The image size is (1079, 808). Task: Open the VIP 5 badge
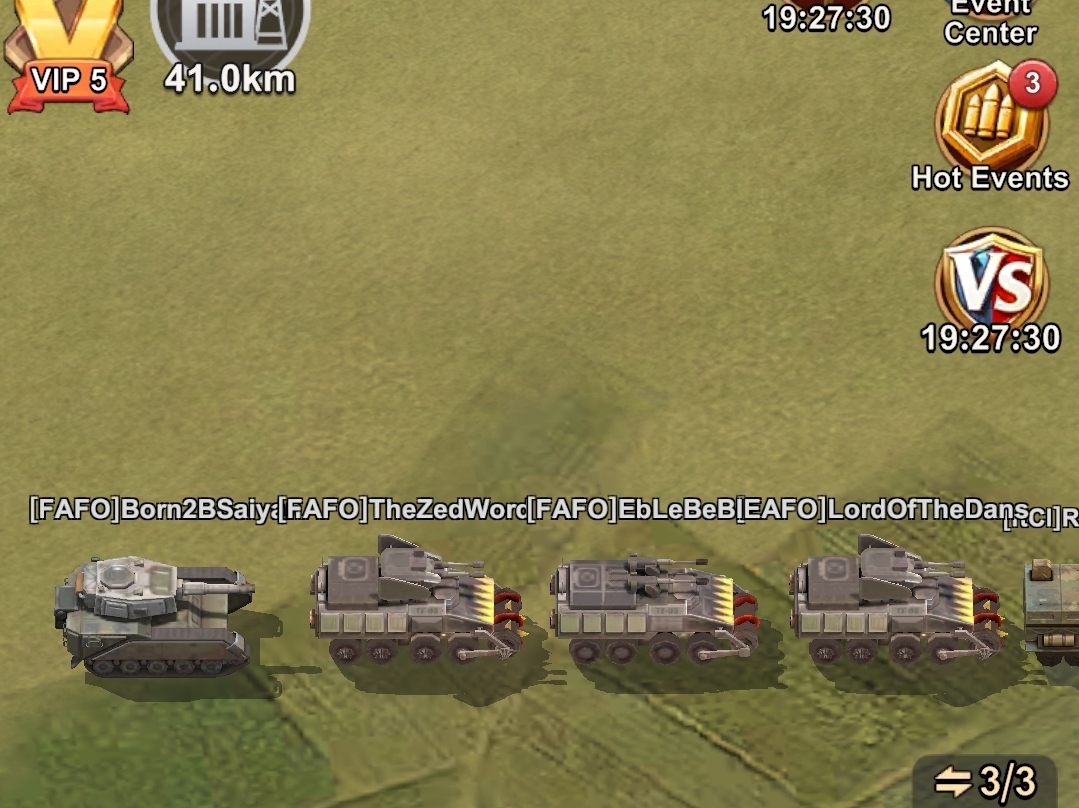(68, 50)
